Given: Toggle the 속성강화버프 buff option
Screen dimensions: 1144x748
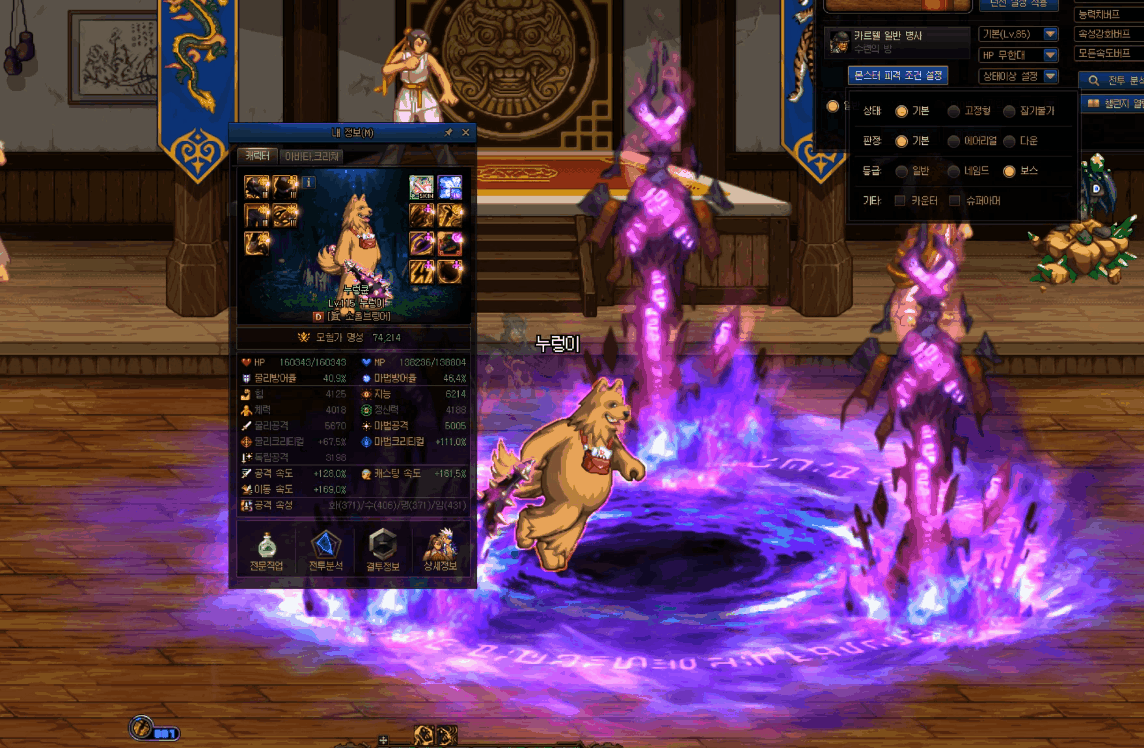Looking at the screenshot, I should pos(1108,34).
